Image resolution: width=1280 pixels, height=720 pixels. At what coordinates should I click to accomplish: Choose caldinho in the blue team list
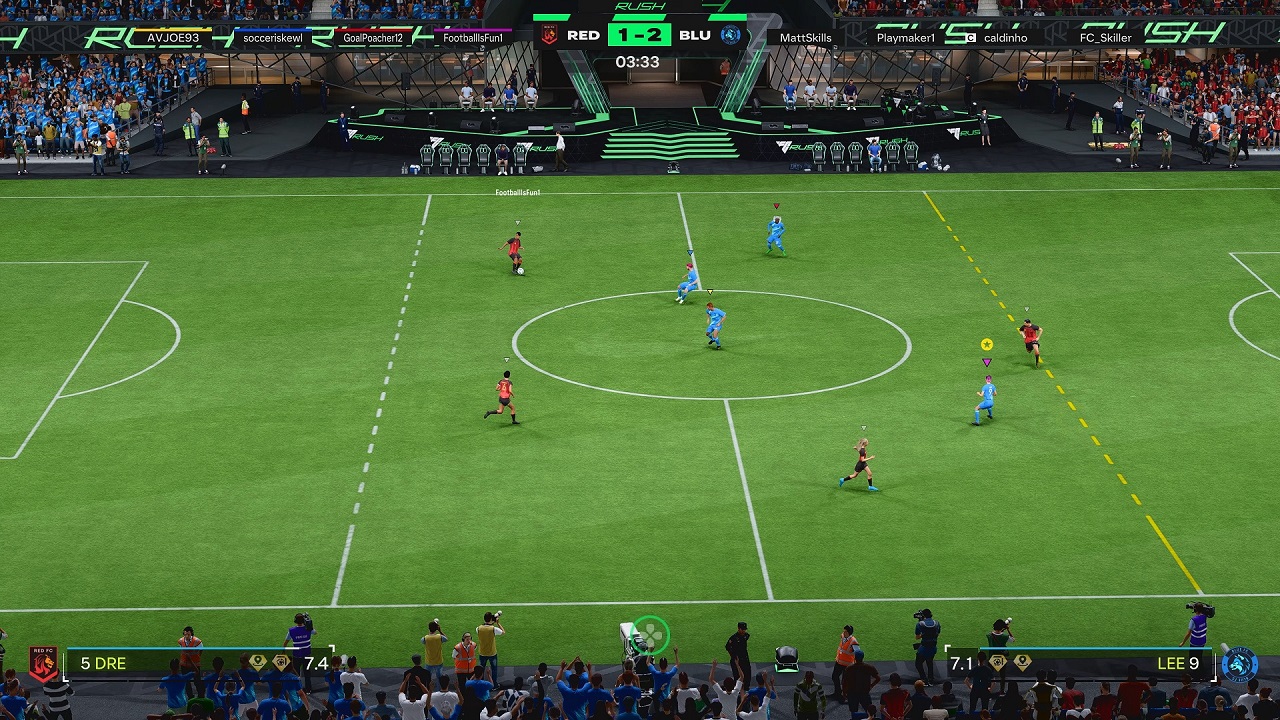(1005, 38)
